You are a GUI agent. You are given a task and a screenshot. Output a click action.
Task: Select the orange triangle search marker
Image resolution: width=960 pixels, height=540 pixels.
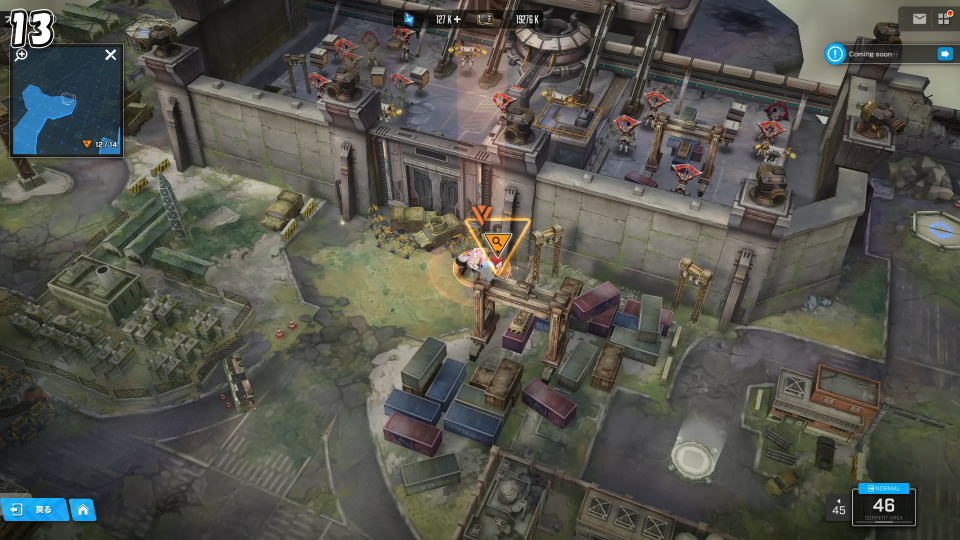496,241
